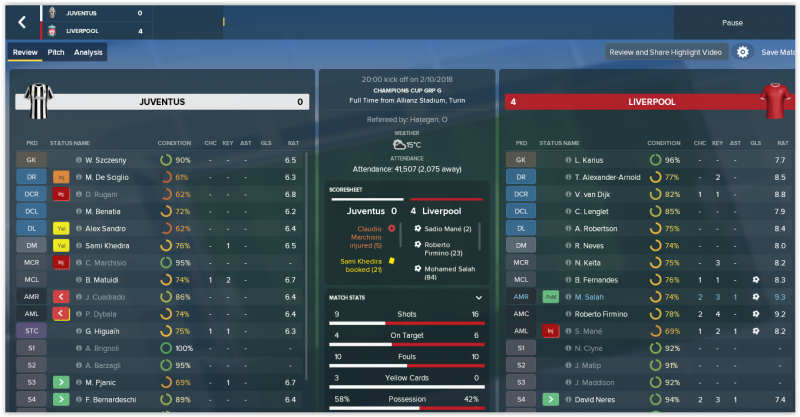Select M. Pjanic on the substitutes bench

pyautogui.click(x=102, y=382)
